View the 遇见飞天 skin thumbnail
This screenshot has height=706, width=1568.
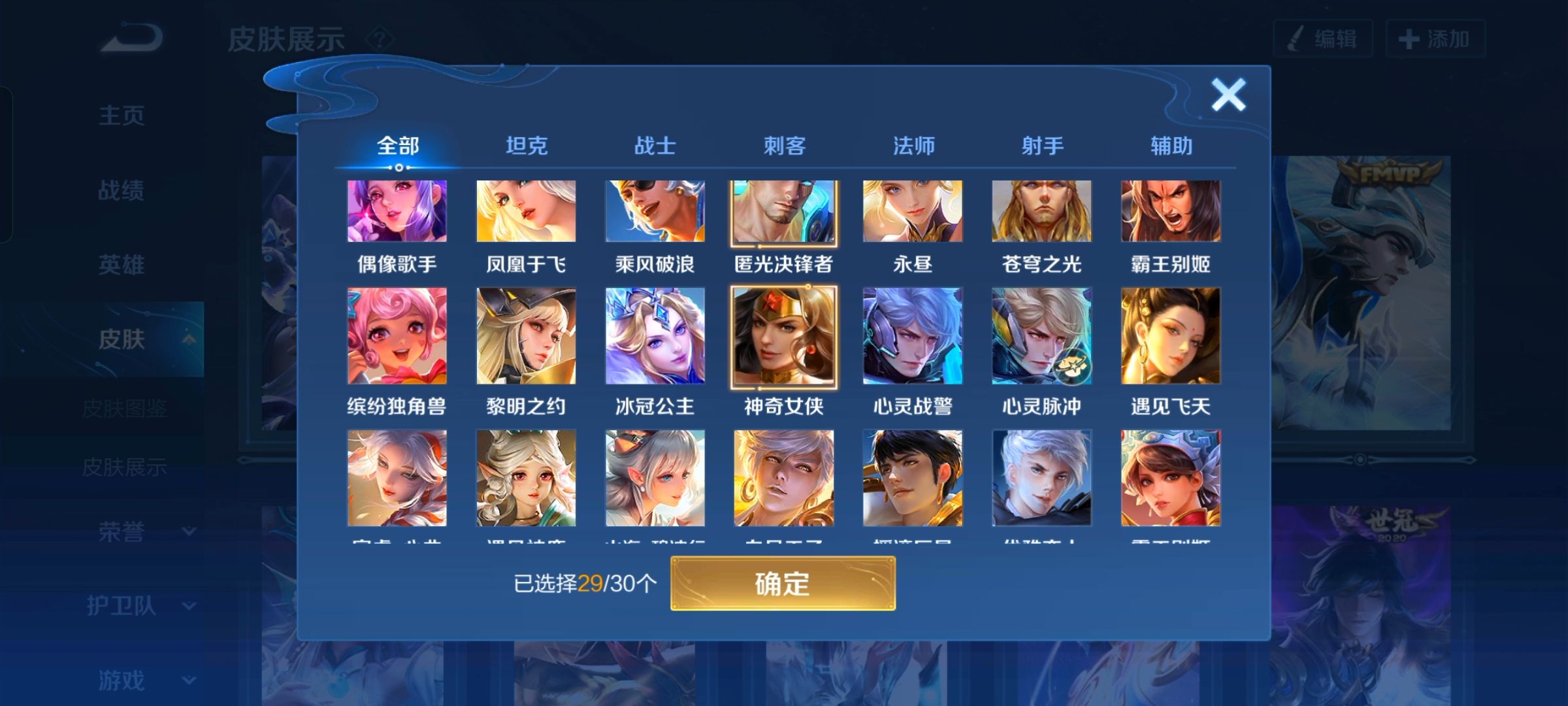pos(1169,333)
